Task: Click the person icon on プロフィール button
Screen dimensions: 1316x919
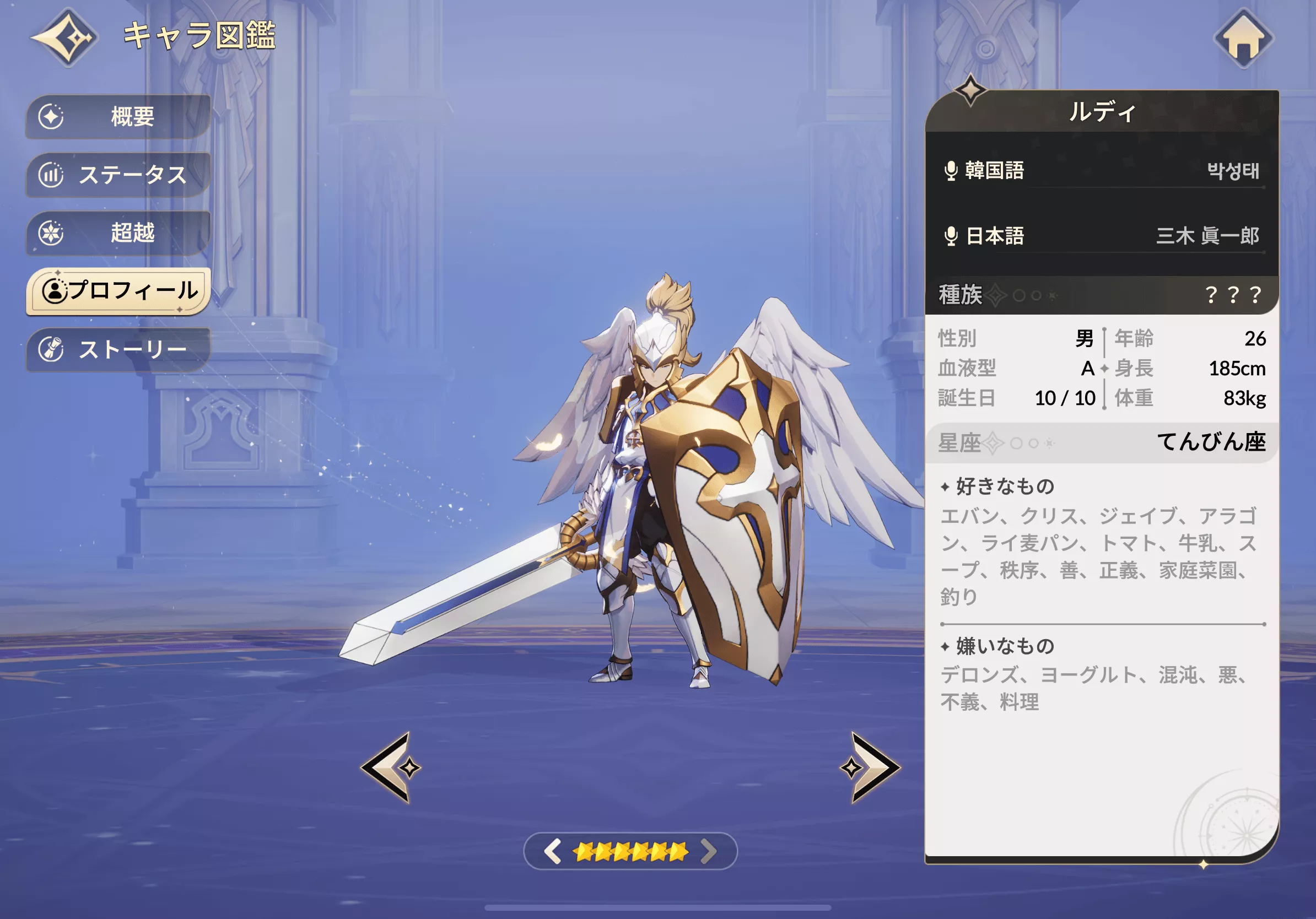Action: (55, 290)
